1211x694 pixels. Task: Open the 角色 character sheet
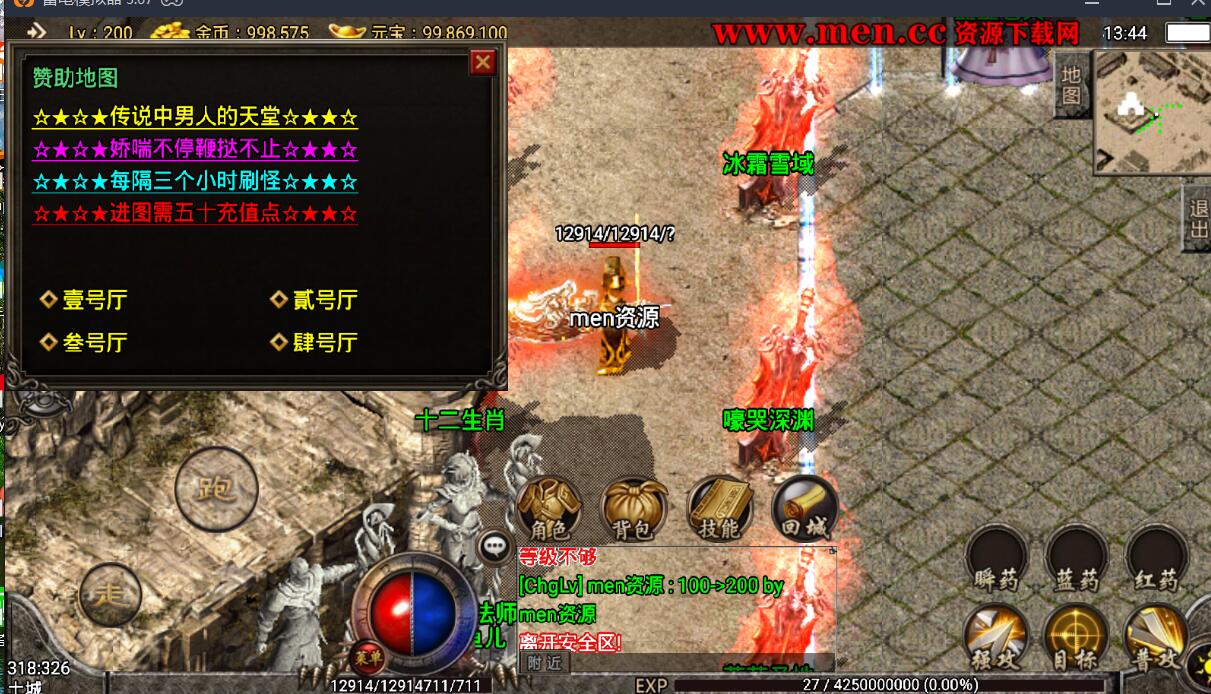(549, 508)
